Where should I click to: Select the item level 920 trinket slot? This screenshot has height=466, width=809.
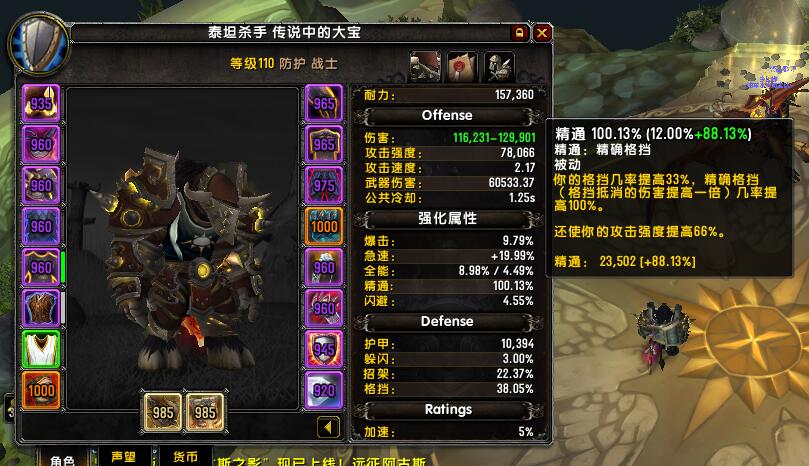point(324,390)
